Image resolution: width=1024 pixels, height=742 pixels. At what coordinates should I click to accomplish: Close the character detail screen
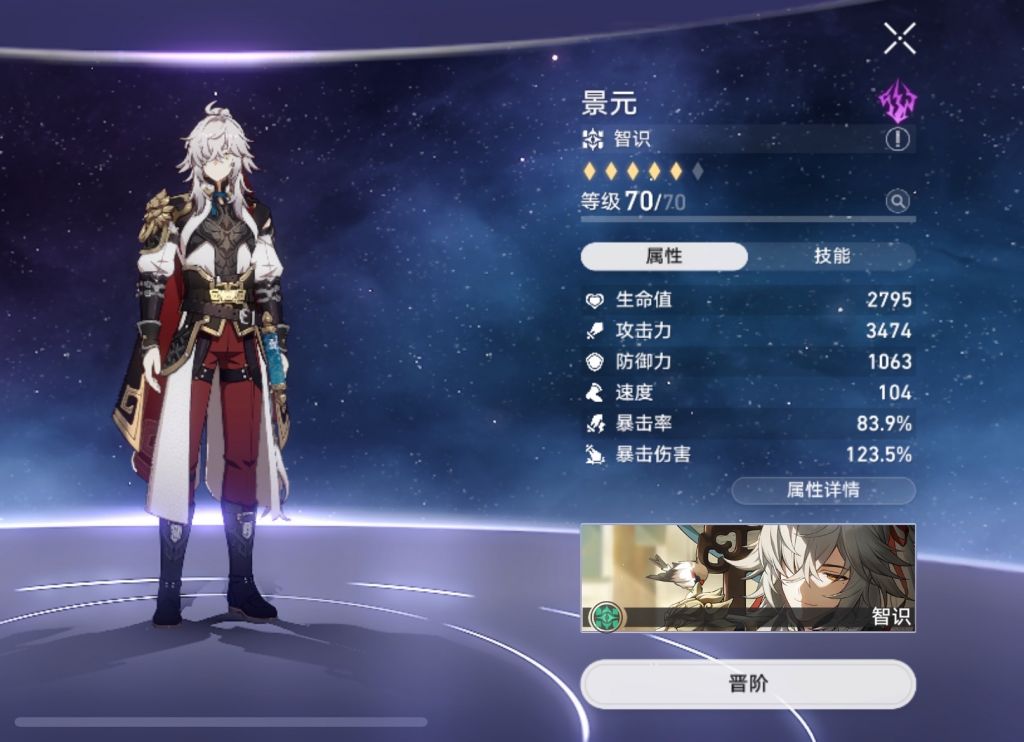point(899,39)
